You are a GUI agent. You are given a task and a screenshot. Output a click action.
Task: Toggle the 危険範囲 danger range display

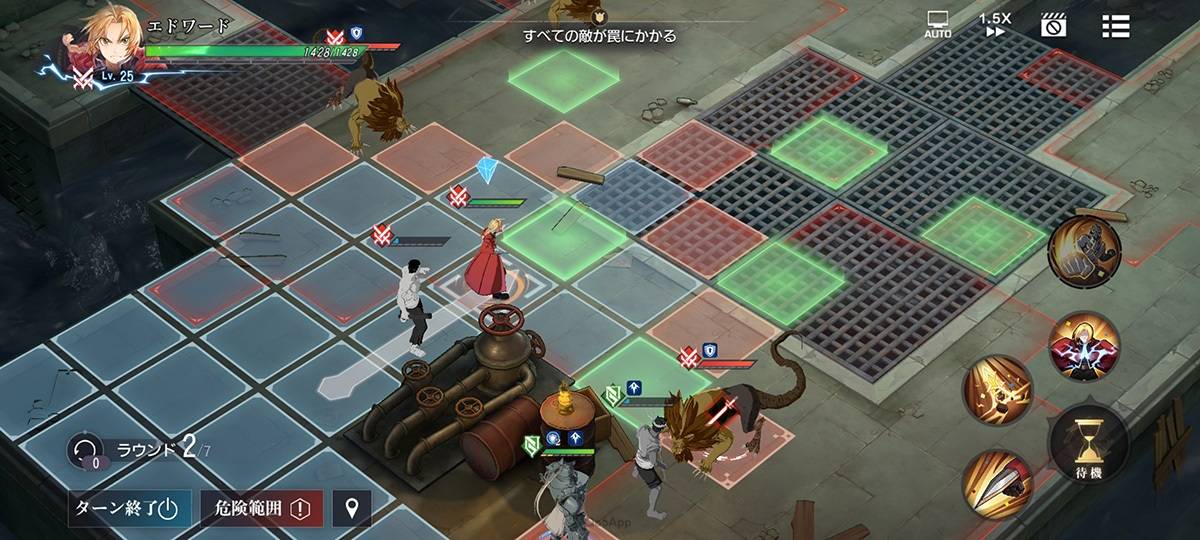coord(262,507)
